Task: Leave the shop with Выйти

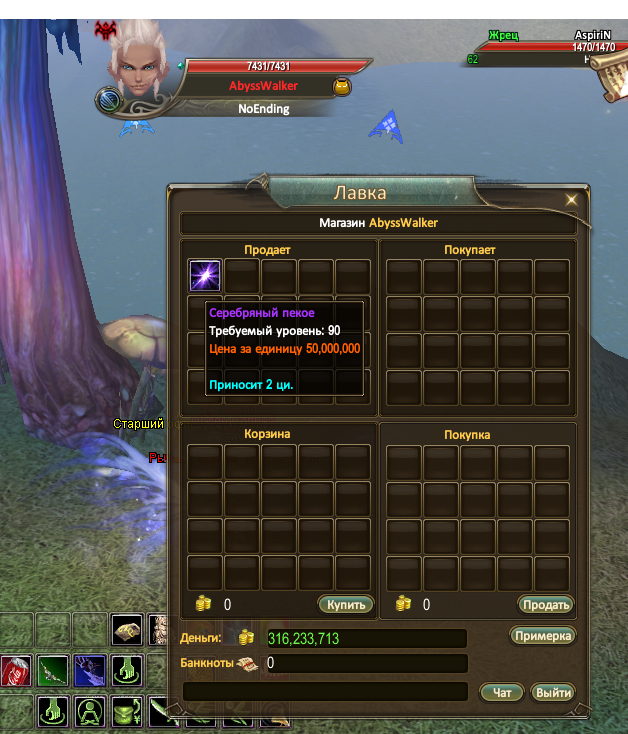Action: point(552,692)
